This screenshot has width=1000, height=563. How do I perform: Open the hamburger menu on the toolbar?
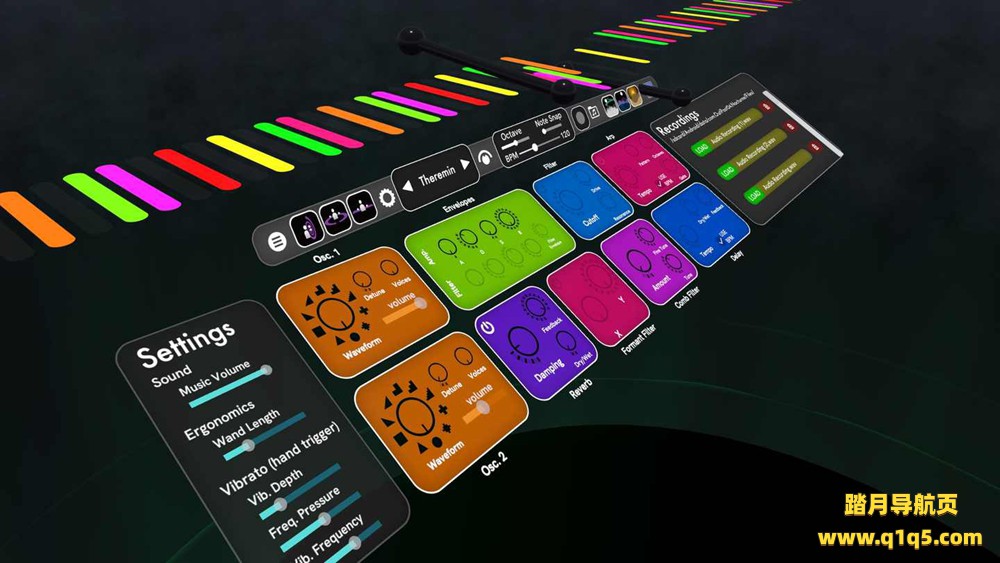tap(278, 241)
